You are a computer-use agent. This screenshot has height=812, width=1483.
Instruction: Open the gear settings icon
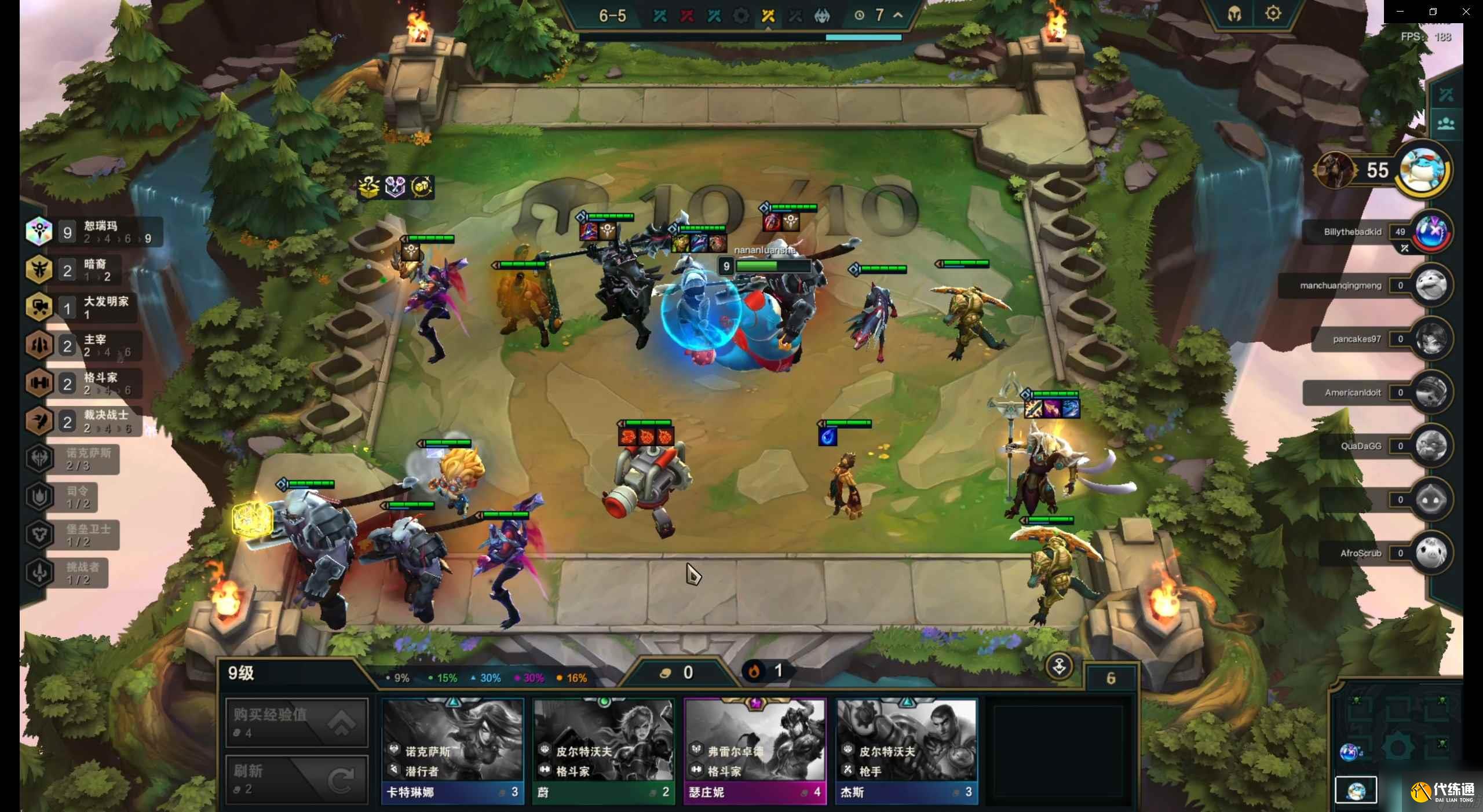(x=1273, y=13)
